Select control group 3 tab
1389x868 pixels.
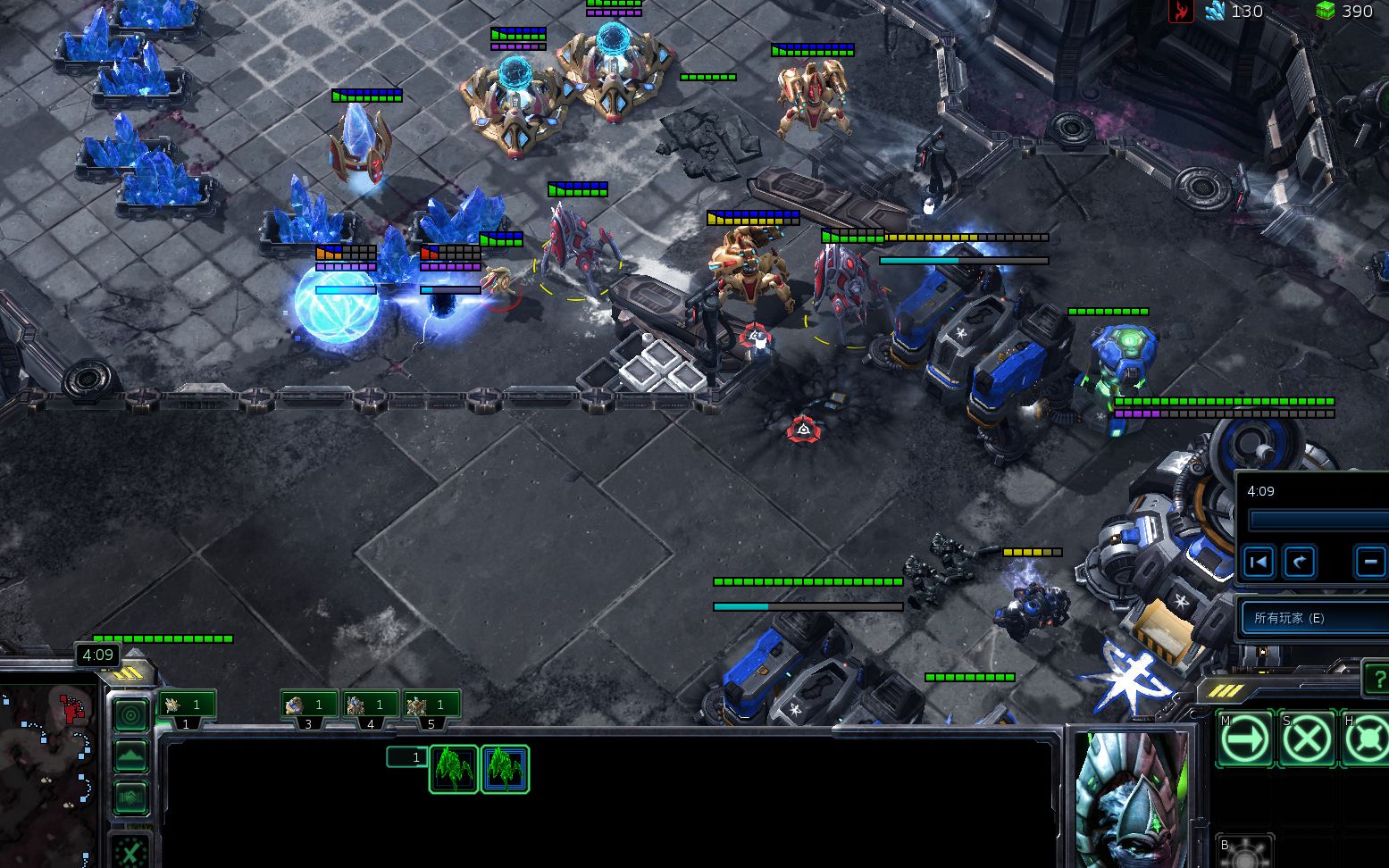tap(309, 705)
